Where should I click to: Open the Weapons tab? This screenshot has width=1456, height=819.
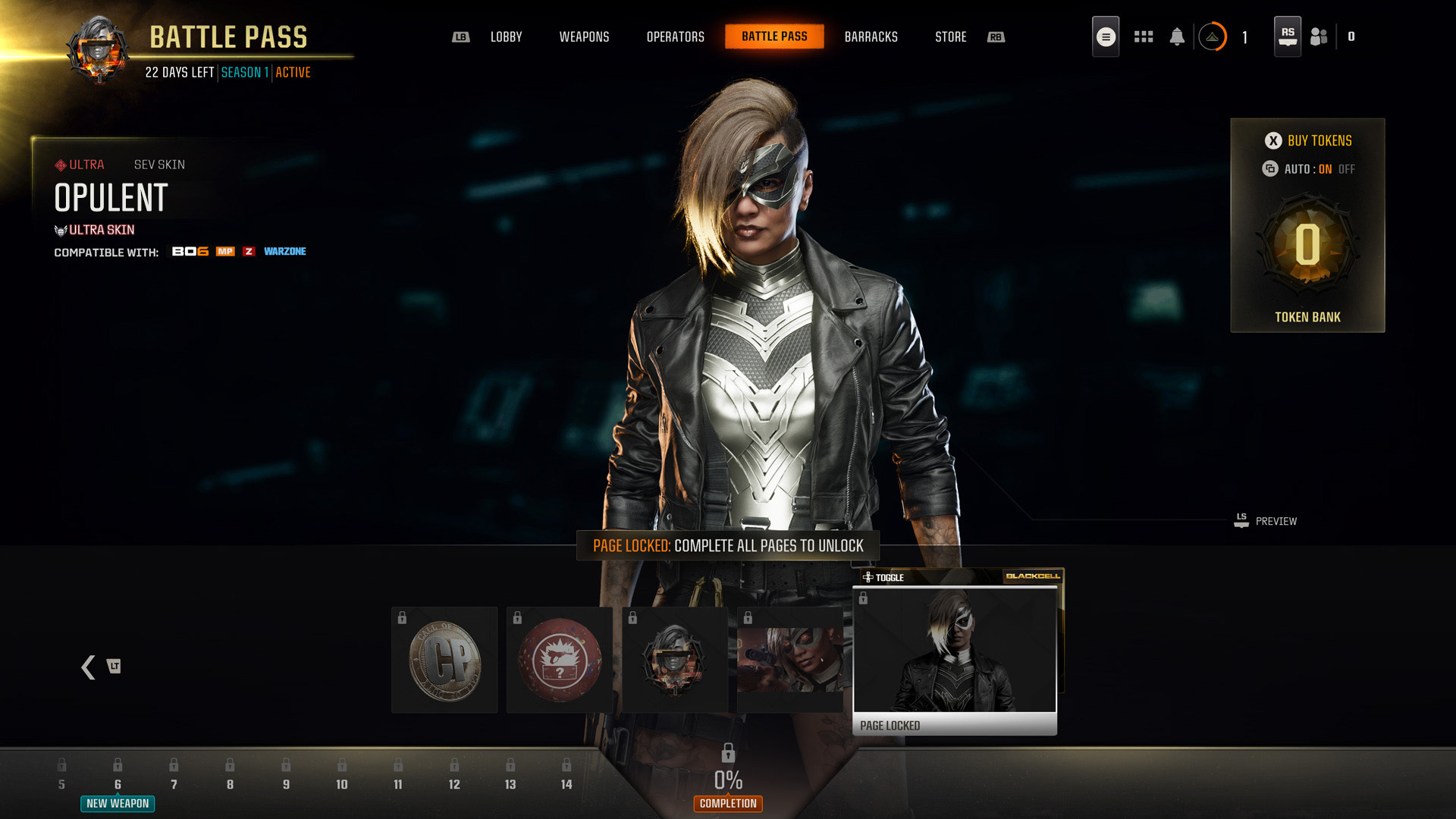pyautogui.click(x=584, y=37)
